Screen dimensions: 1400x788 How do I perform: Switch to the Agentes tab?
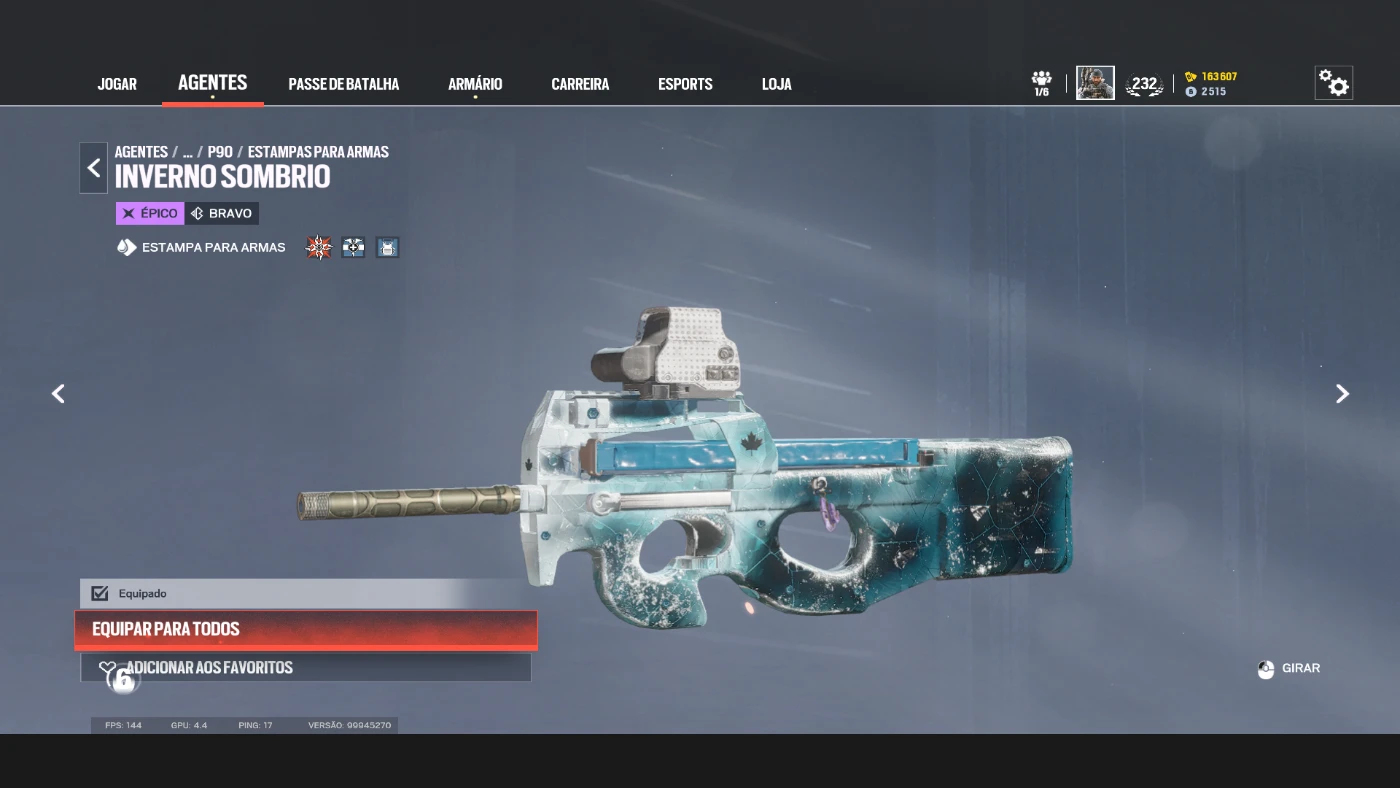tap(212, 83)
